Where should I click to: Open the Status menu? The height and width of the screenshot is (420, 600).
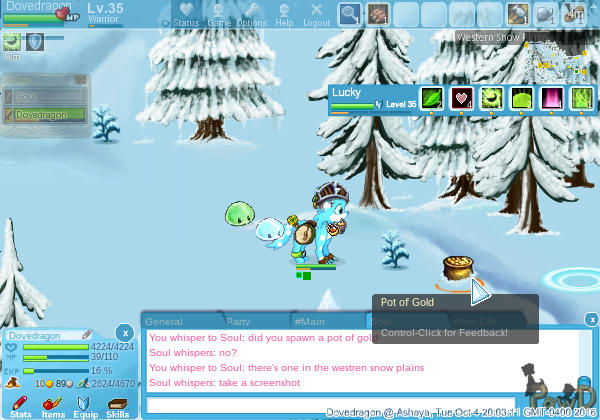tap(186, 14)
